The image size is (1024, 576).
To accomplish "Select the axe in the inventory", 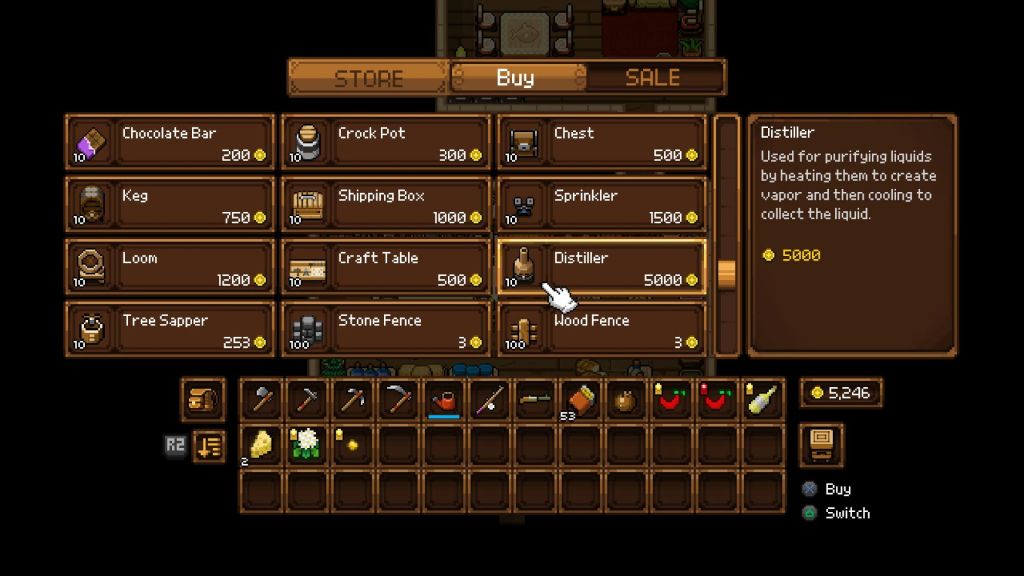I will (x=262, y=400).
